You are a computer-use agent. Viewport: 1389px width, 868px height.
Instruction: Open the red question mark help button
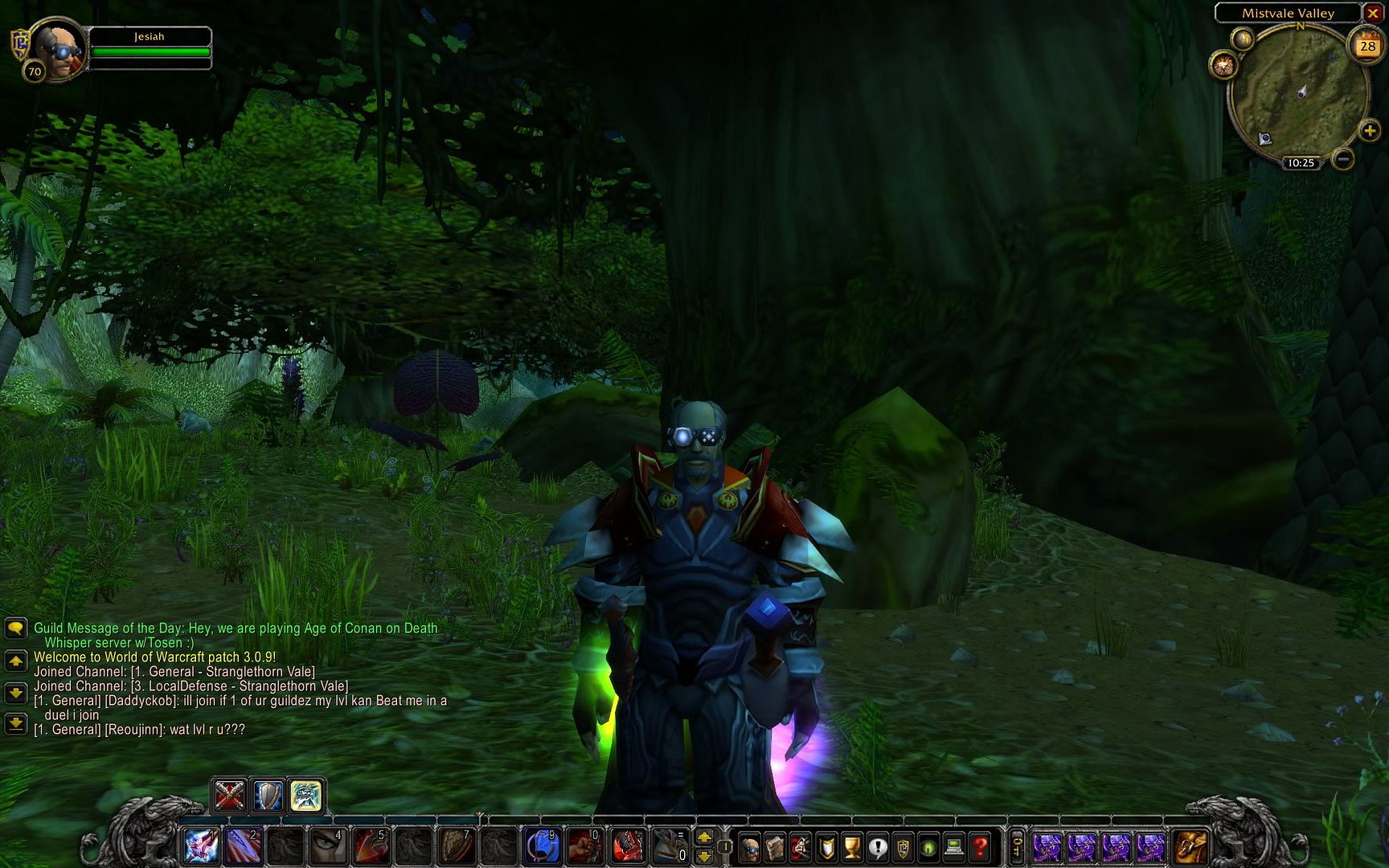coord(980,847)
